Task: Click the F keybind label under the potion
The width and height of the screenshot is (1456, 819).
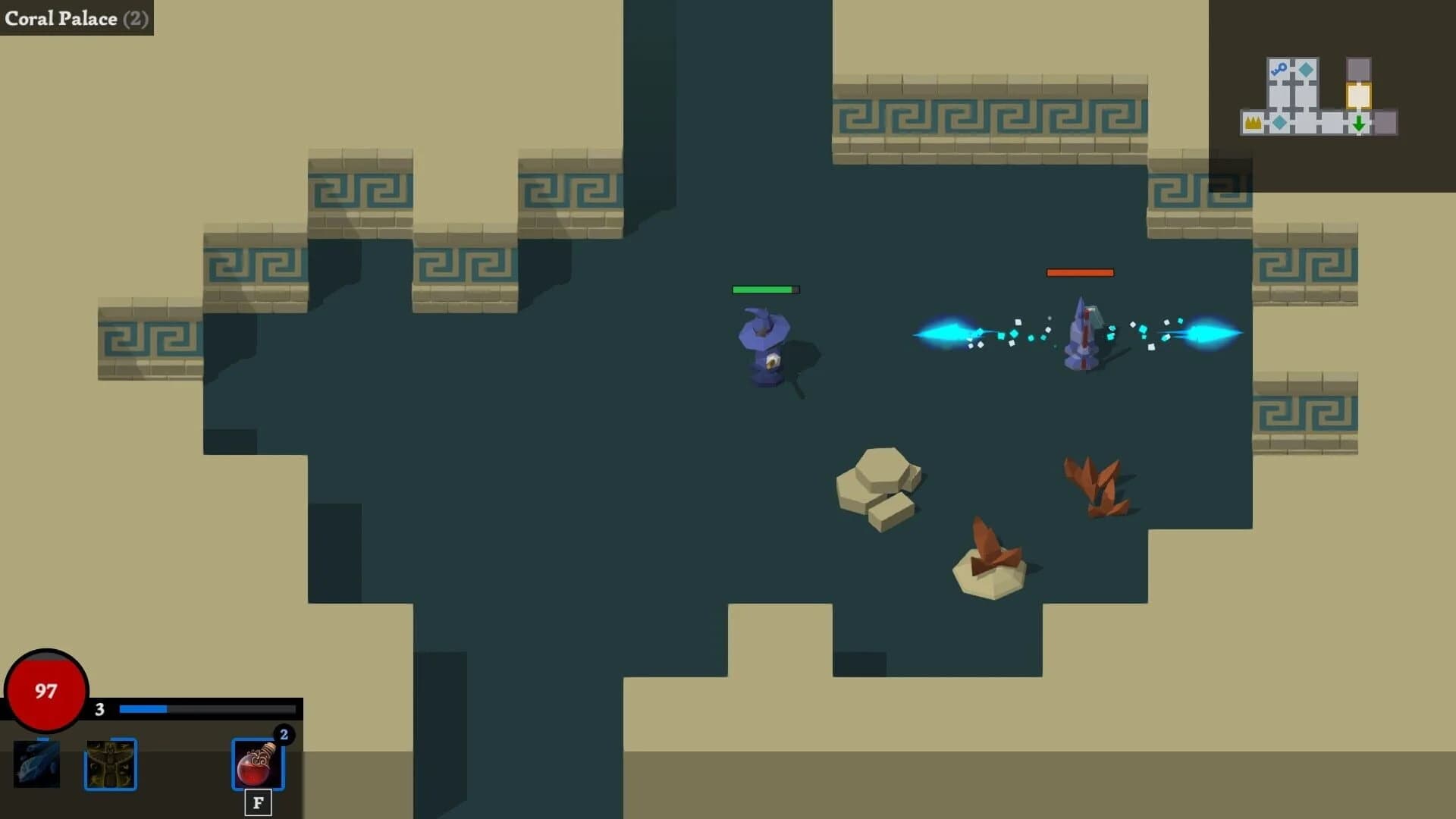Action: coord(256,802)
